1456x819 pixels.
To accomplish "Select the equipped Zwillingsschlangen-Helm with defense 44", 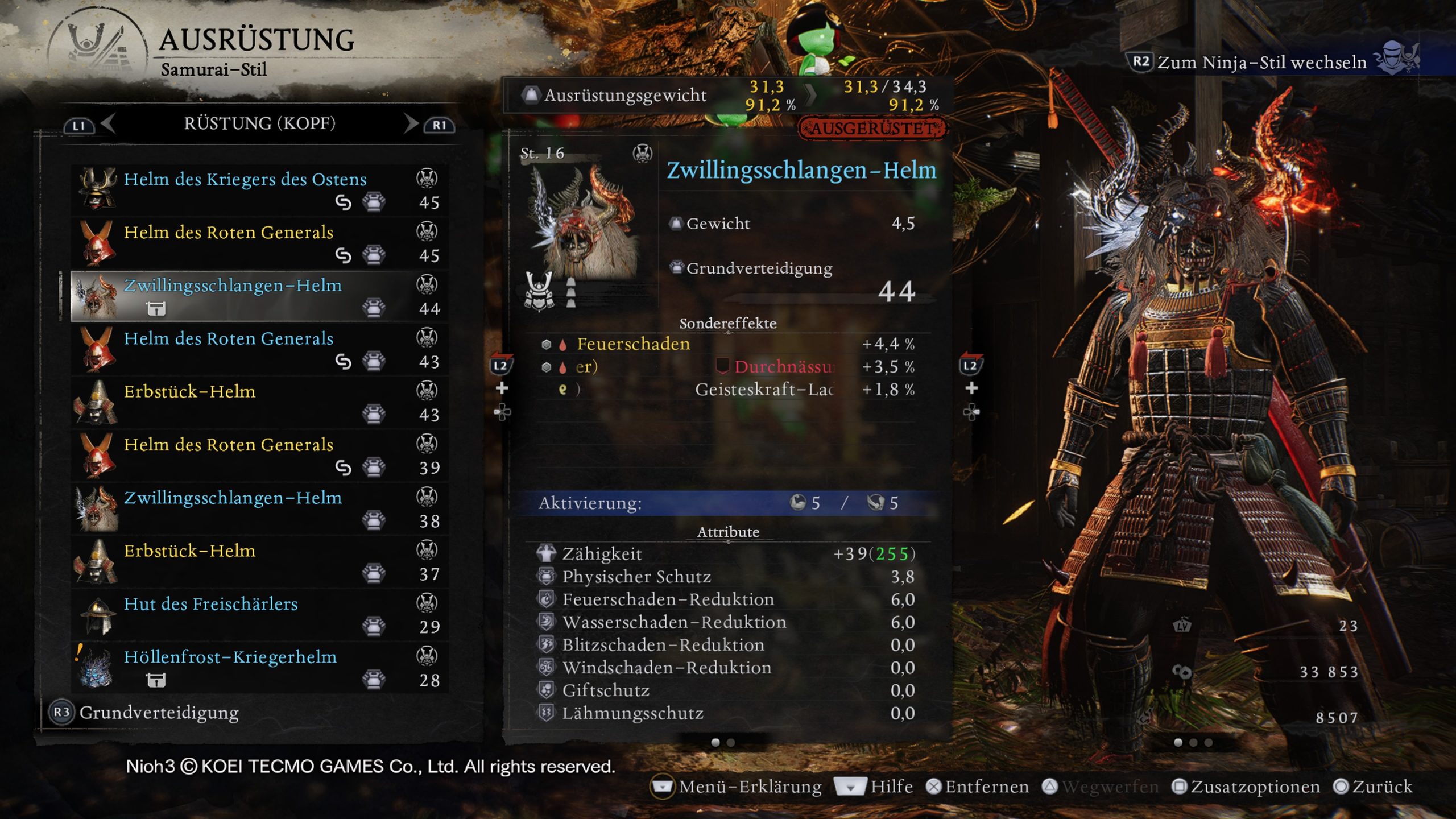I will click(x=259, y=296).
